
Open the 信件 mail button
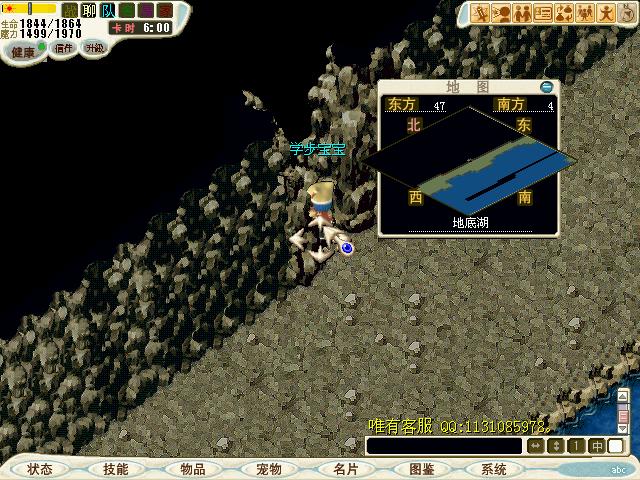click(x=64, y=47)
